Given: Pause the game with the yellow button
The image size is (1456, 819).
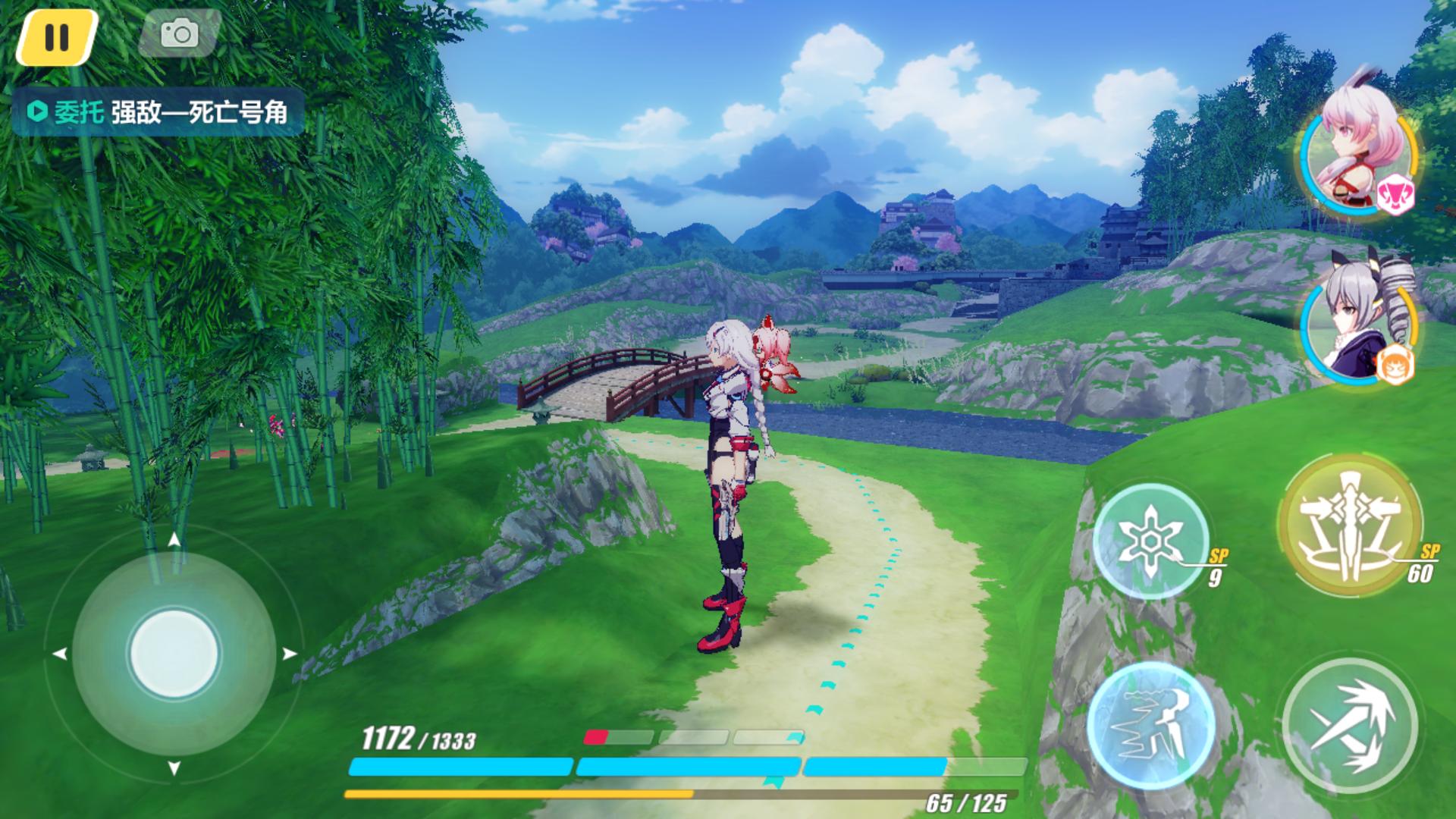Looking at the screenshot, I should 56,37.
